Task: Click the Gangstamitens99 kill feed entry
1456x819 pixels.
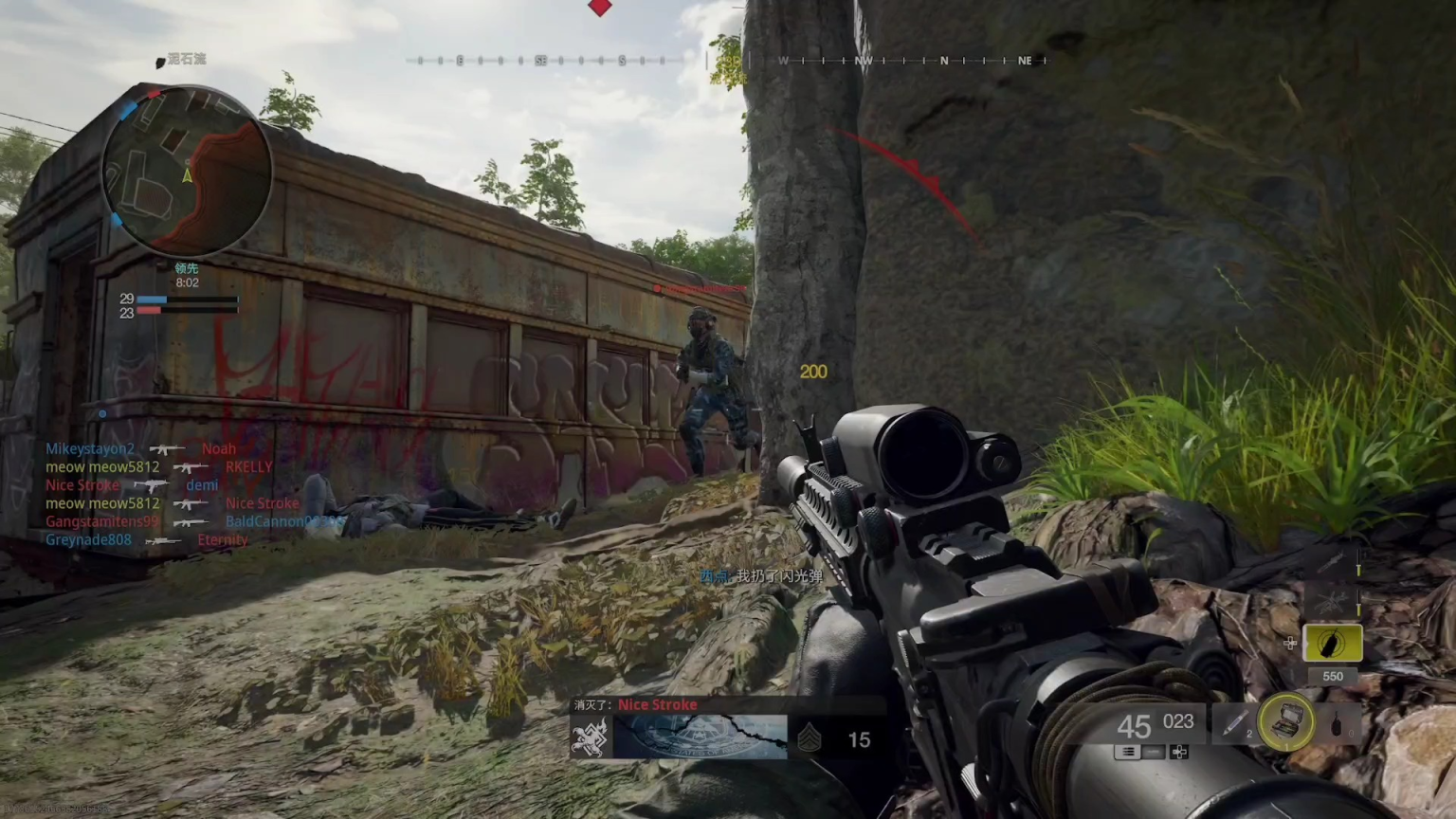Action: click(x=102, y=521)
